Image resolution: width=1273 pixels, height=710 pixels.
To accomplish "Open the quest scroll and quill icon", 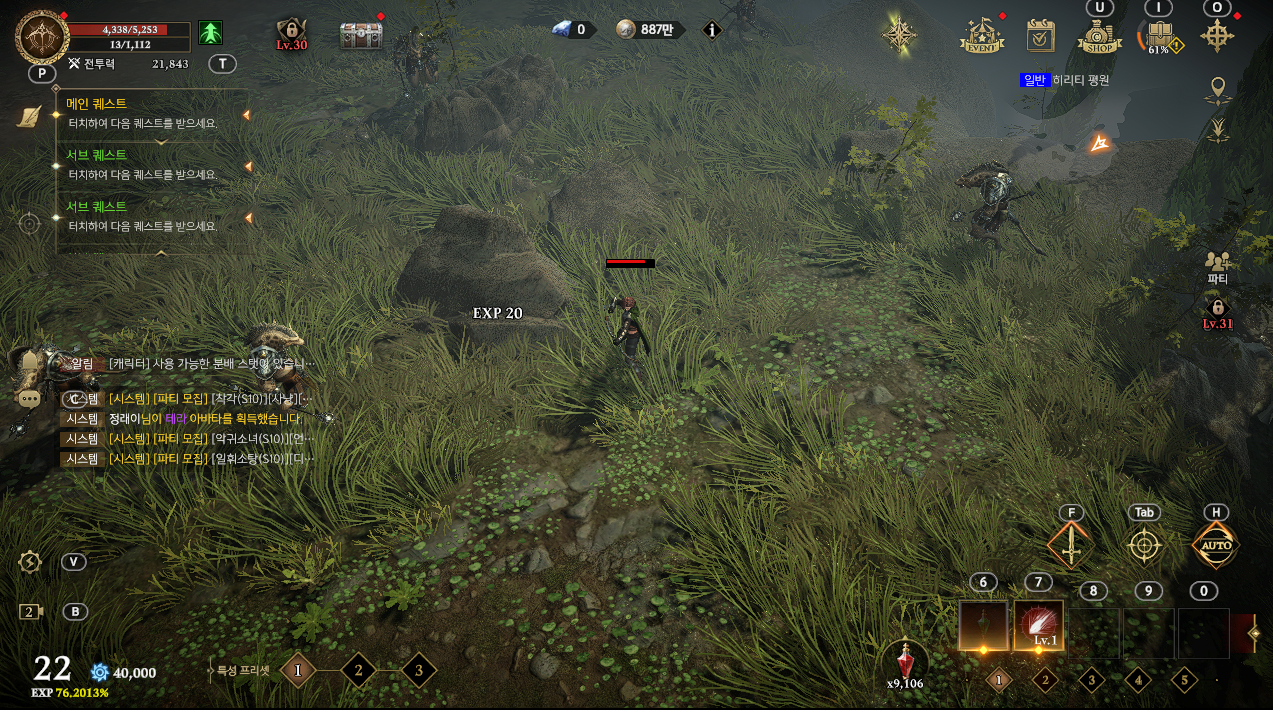I will [x=30, y=116].
